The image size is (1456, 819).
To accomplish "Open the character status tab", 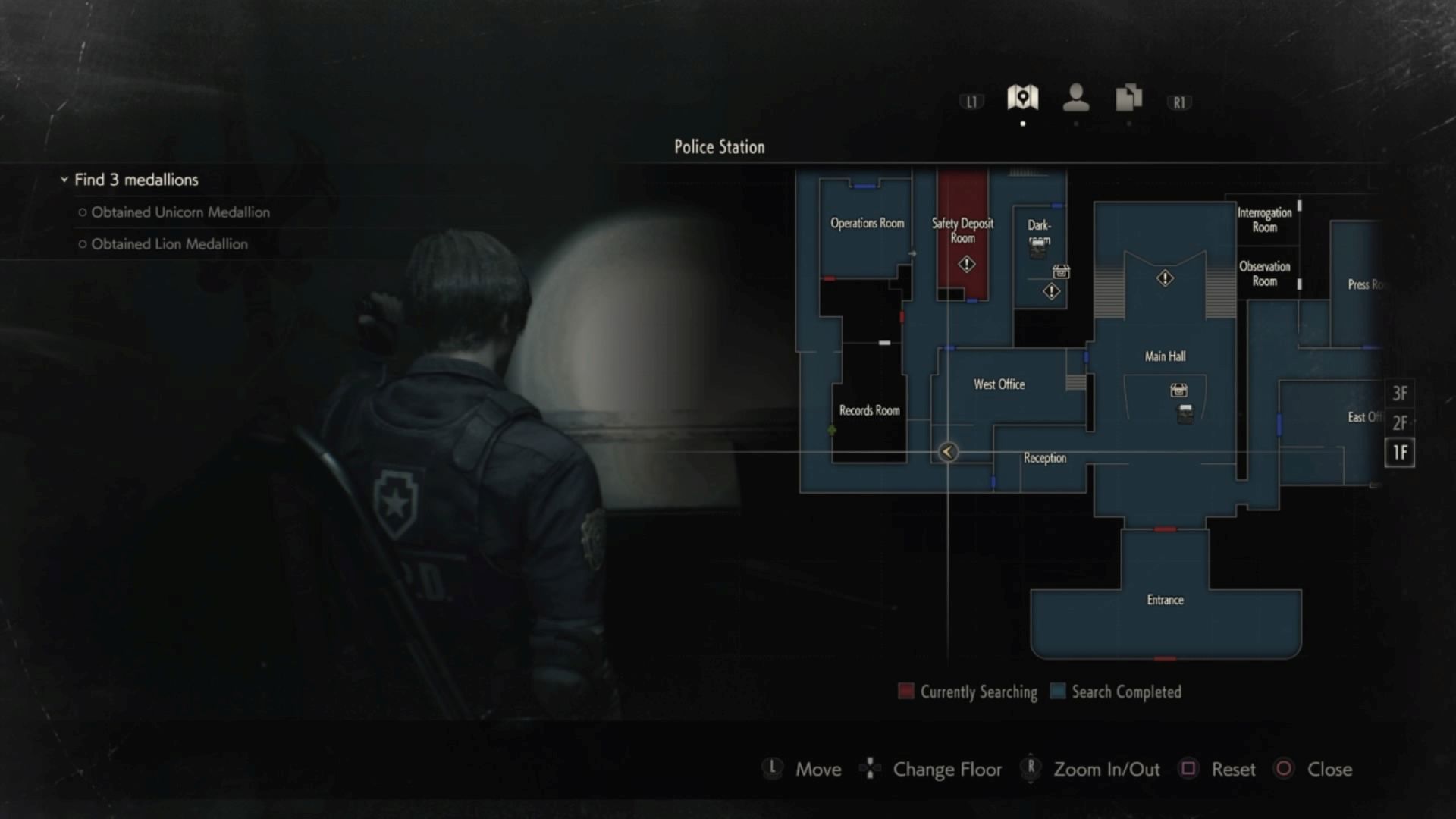I will point(1076,98).
